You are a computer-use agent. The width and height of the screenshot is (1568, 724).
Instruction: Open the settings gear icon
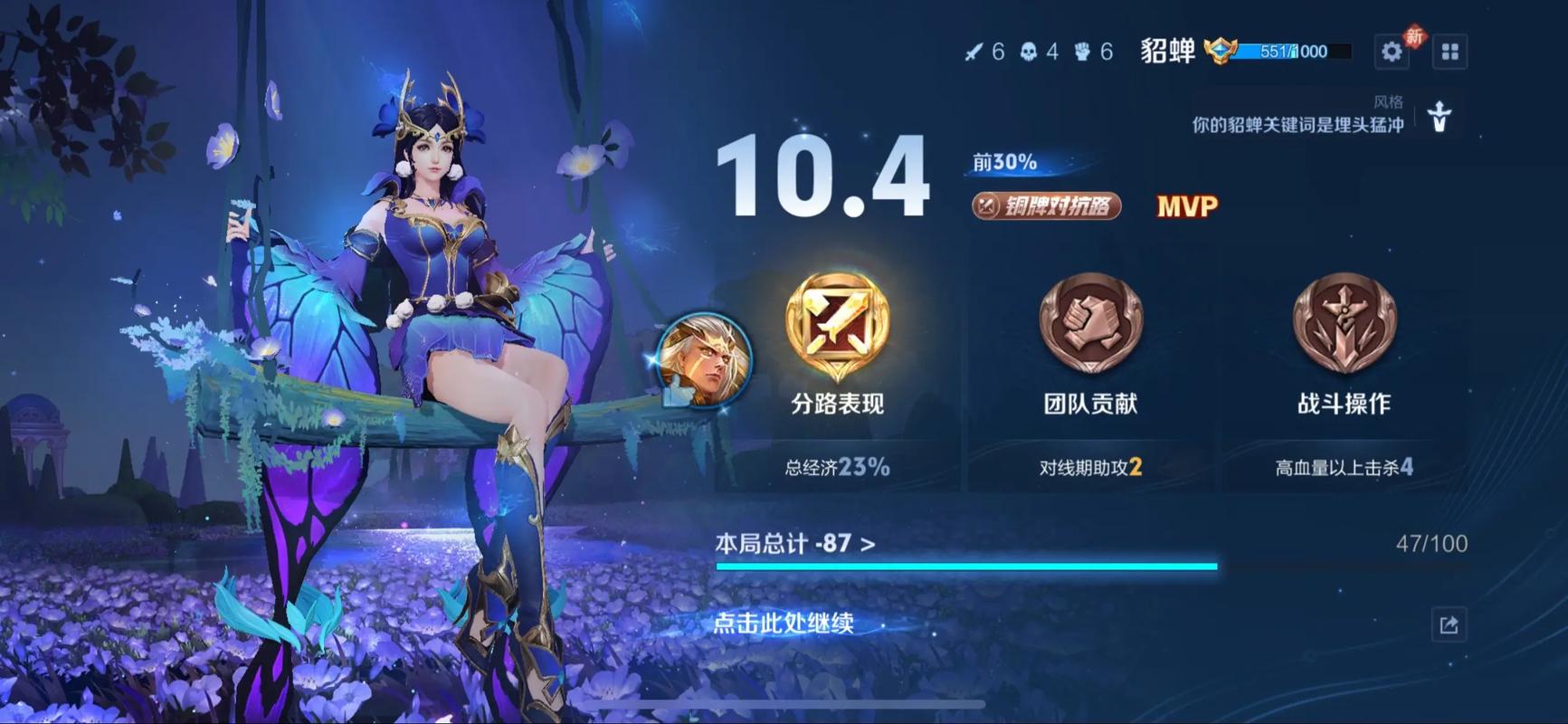[x=1392, y=52]
